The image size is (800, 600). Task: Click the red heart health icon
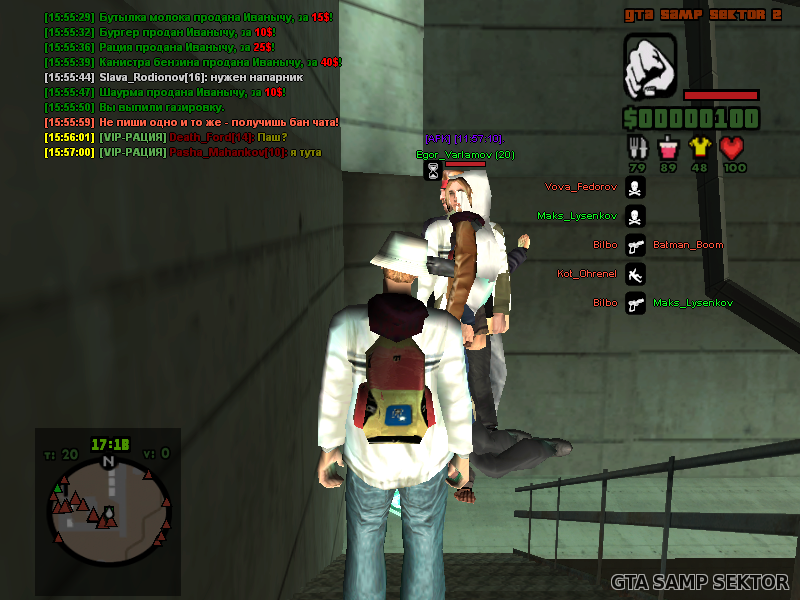[734, 148]
